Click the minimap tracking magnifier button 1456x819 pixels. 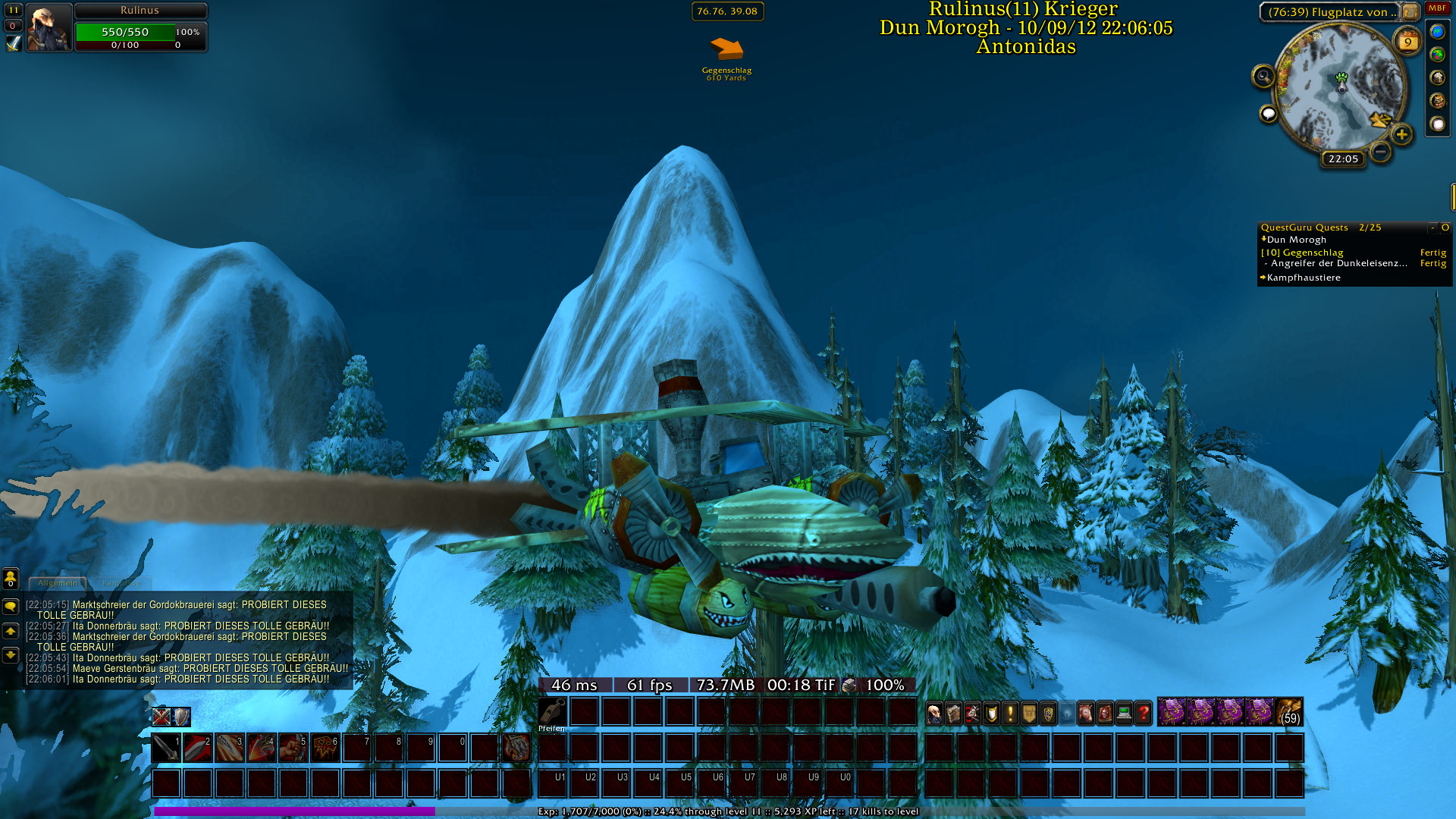click(1263, 76)
